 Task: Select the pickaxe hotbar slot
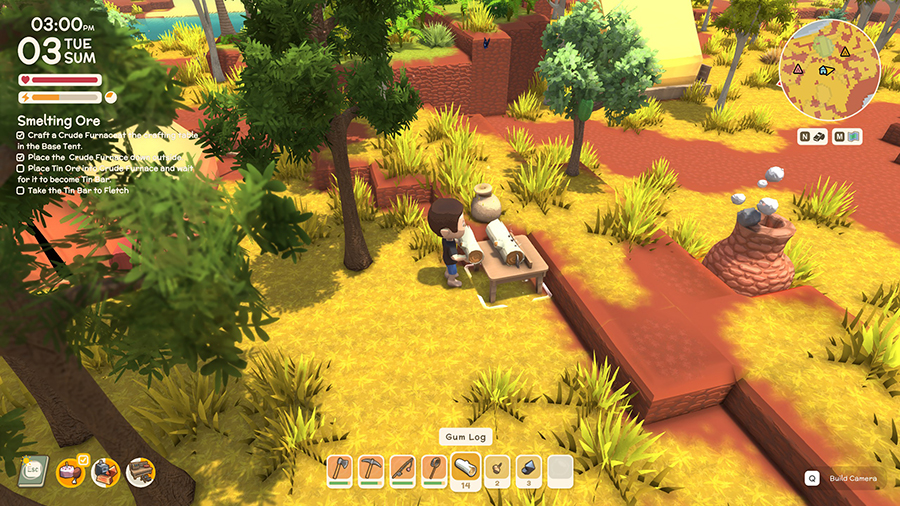tap(372, 469)
